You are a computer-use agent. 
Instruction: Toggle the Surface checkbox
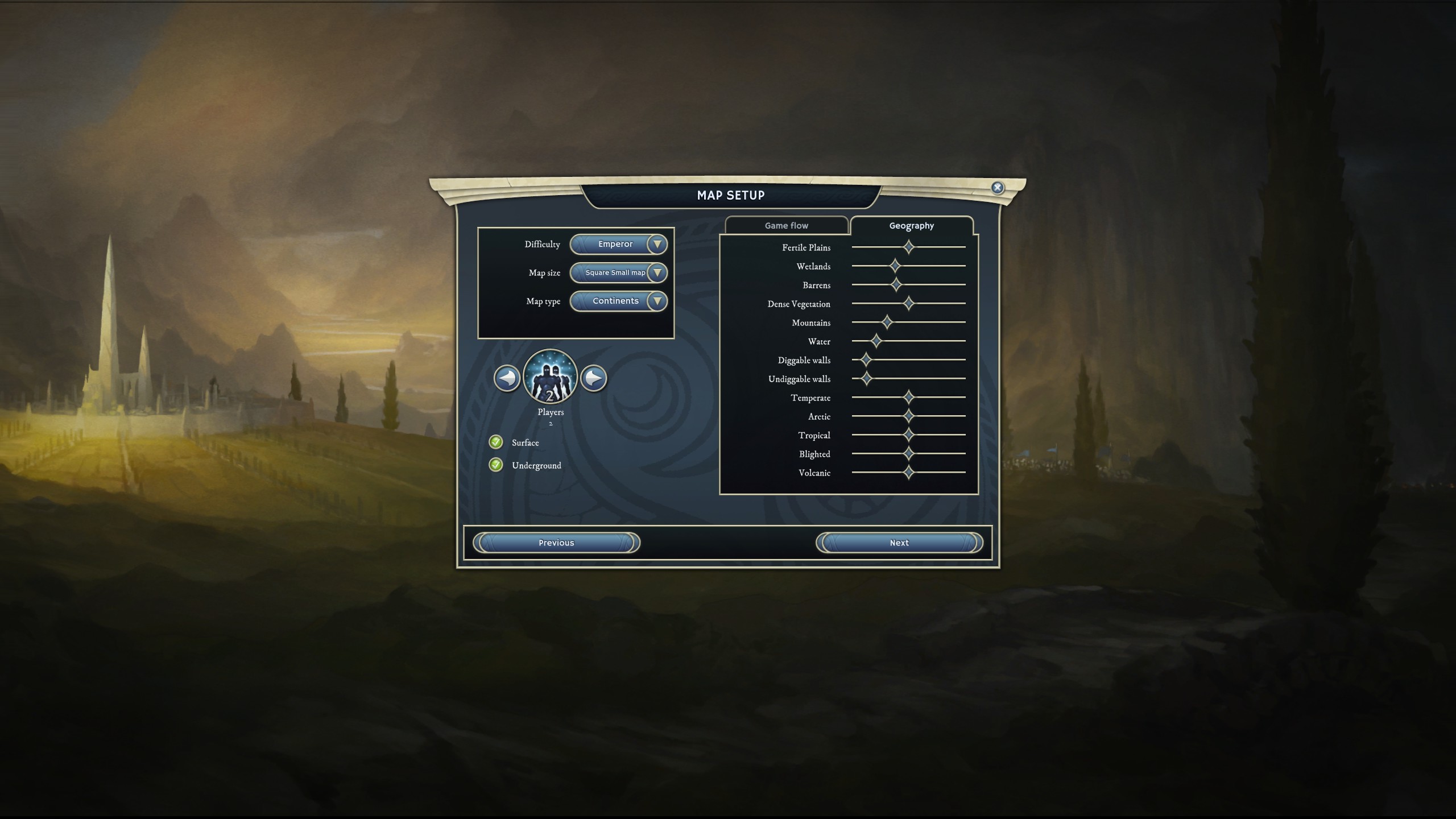click(x=496, y=442)
